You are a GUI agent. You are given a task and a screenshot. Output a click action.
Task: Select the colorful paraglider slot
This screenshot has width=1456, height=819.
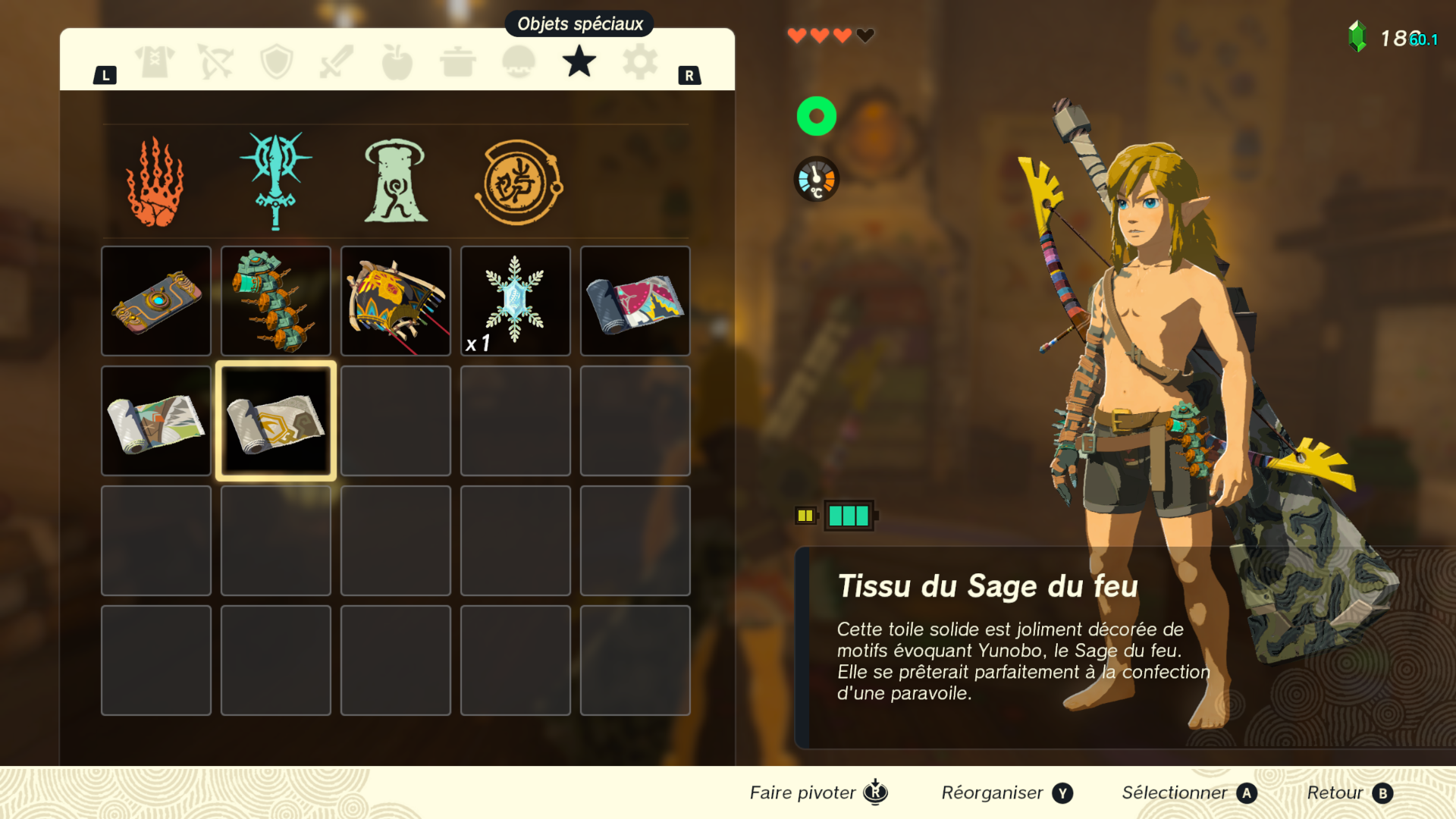click(396, 301)
